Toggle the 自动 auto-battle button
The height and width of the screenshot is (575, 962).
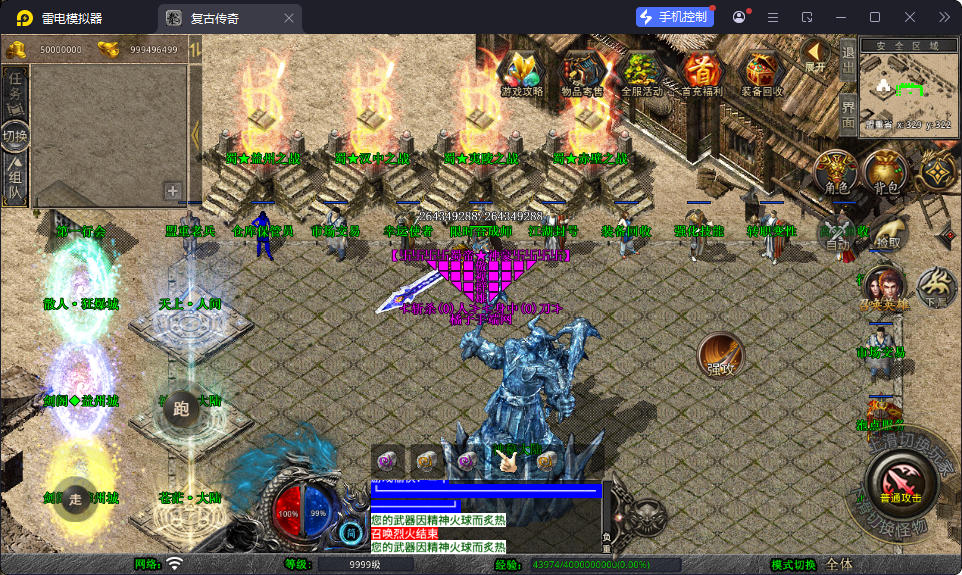point(837,235)
